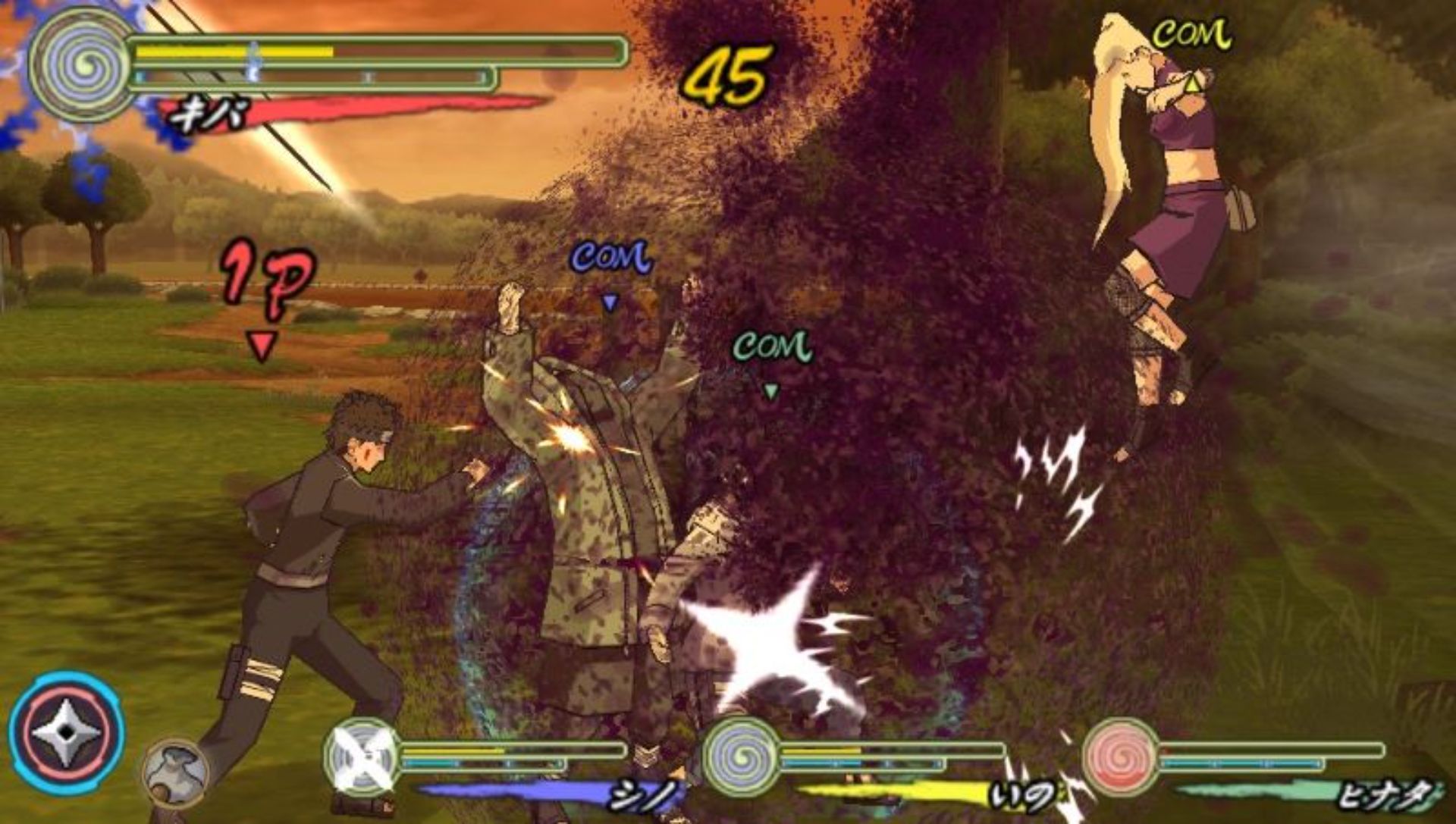Click Shino's crossed-out swirl emblem
This screenshot has width=1456, height=824.
(362, 756)
